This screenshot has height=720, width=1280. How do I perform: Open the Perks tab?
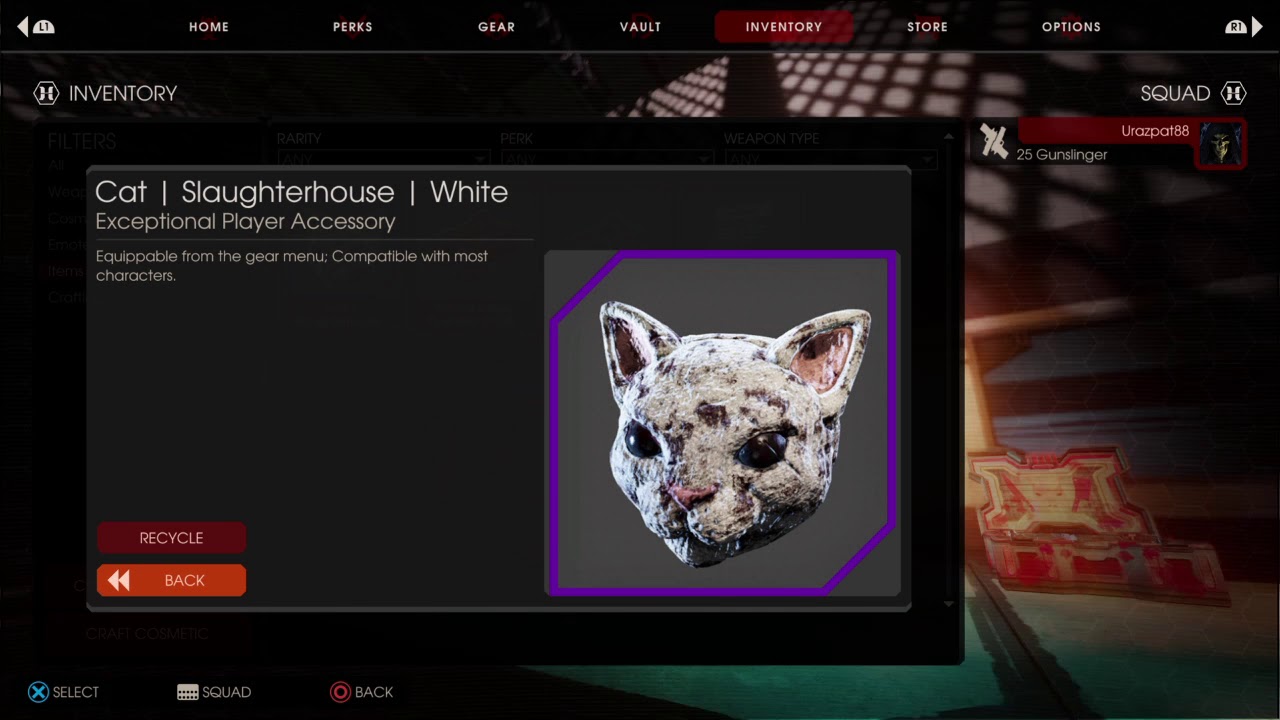[x=353, y=27]
